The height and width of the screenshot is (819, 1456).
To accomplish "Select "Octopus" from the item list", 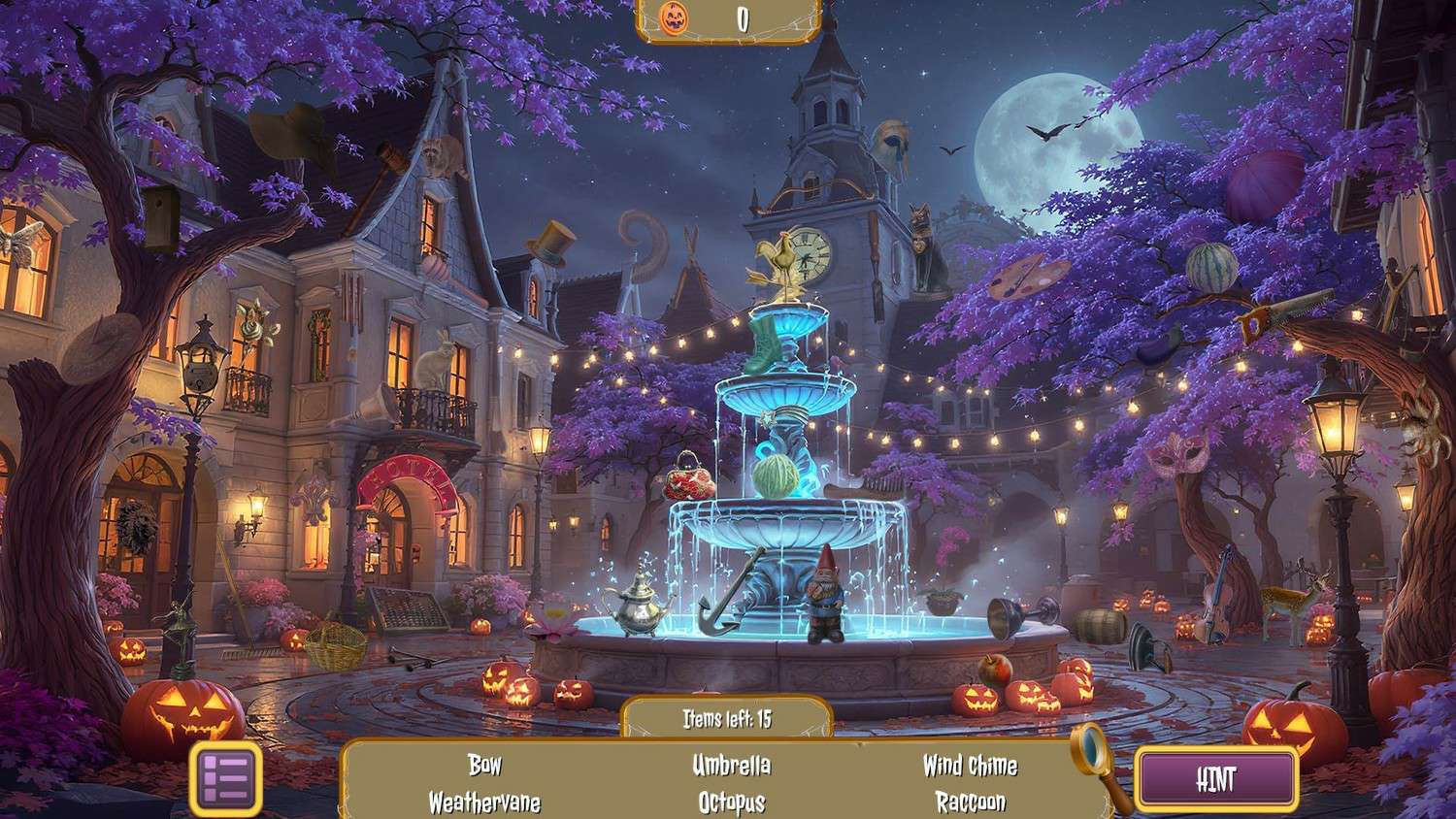I will point(731,803).
